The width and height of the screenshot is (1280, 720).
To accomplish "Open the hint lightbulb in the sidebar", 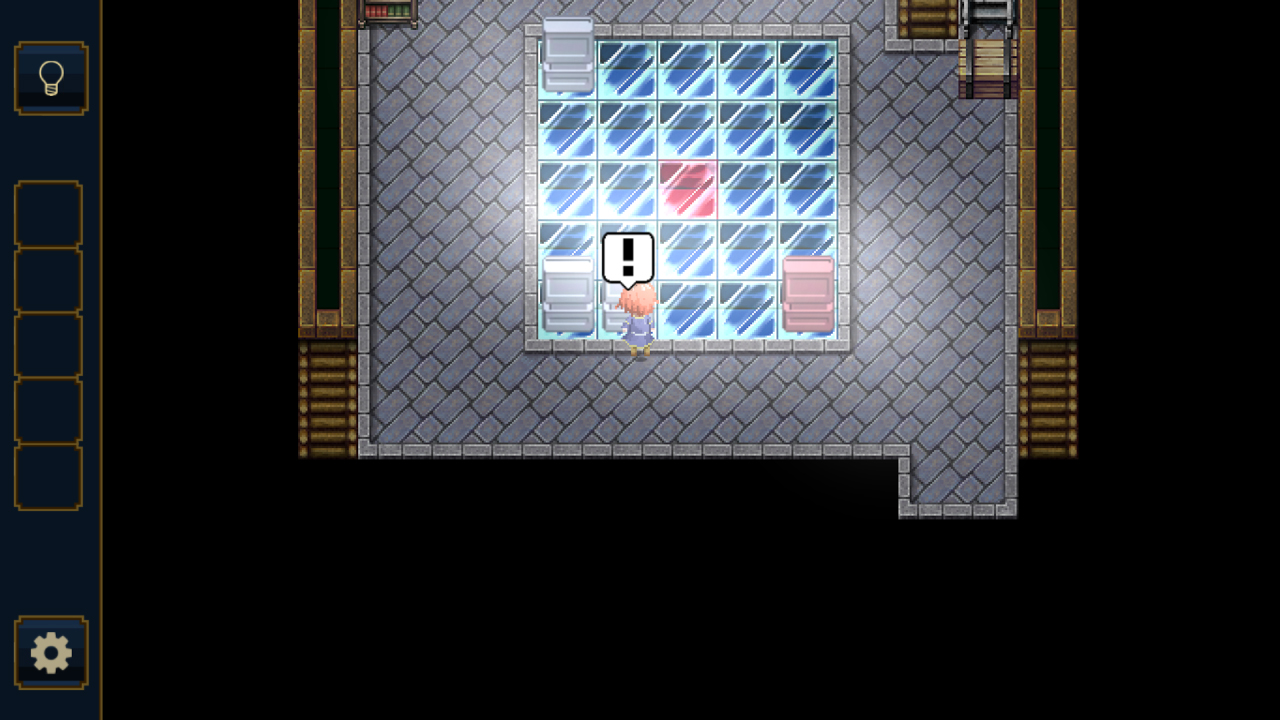I will pyautogui.click(x=51, y=78).
